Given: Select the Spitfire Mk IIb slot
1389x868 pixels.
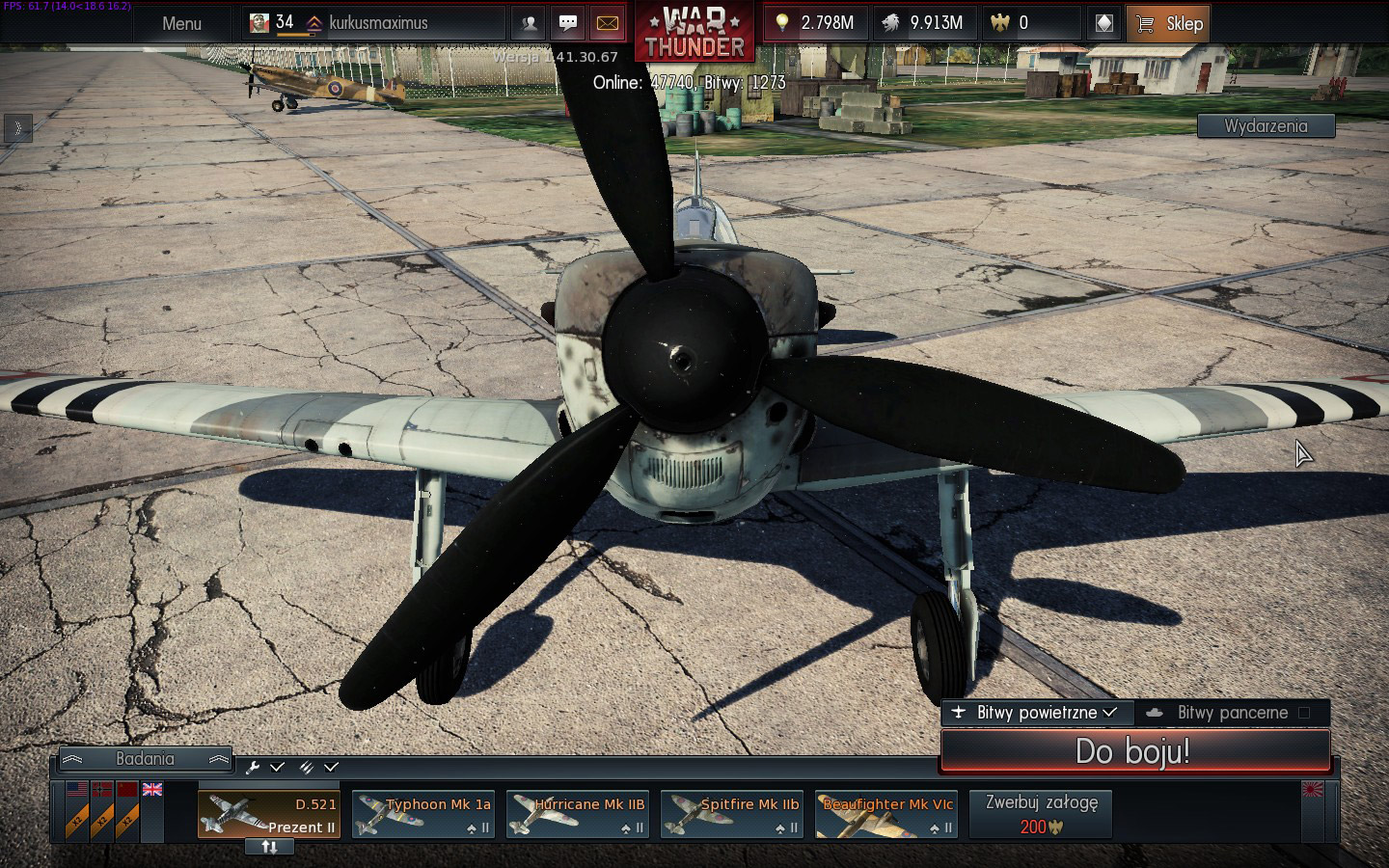Looking at the screenshot, I should (x=732, y=815).
